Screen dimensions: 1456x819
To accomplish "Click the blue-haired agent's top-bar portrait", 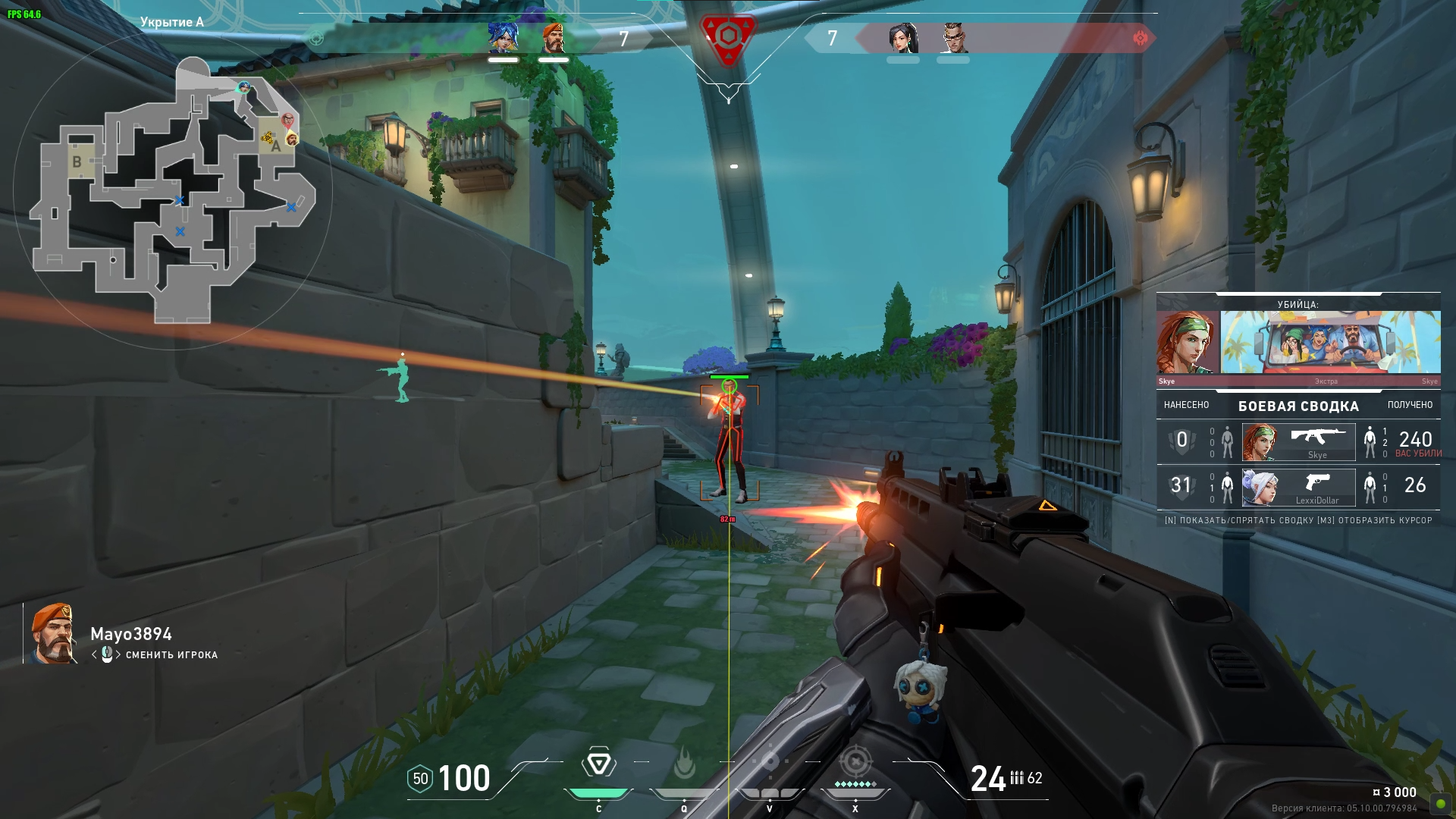I will pos(503,38).
